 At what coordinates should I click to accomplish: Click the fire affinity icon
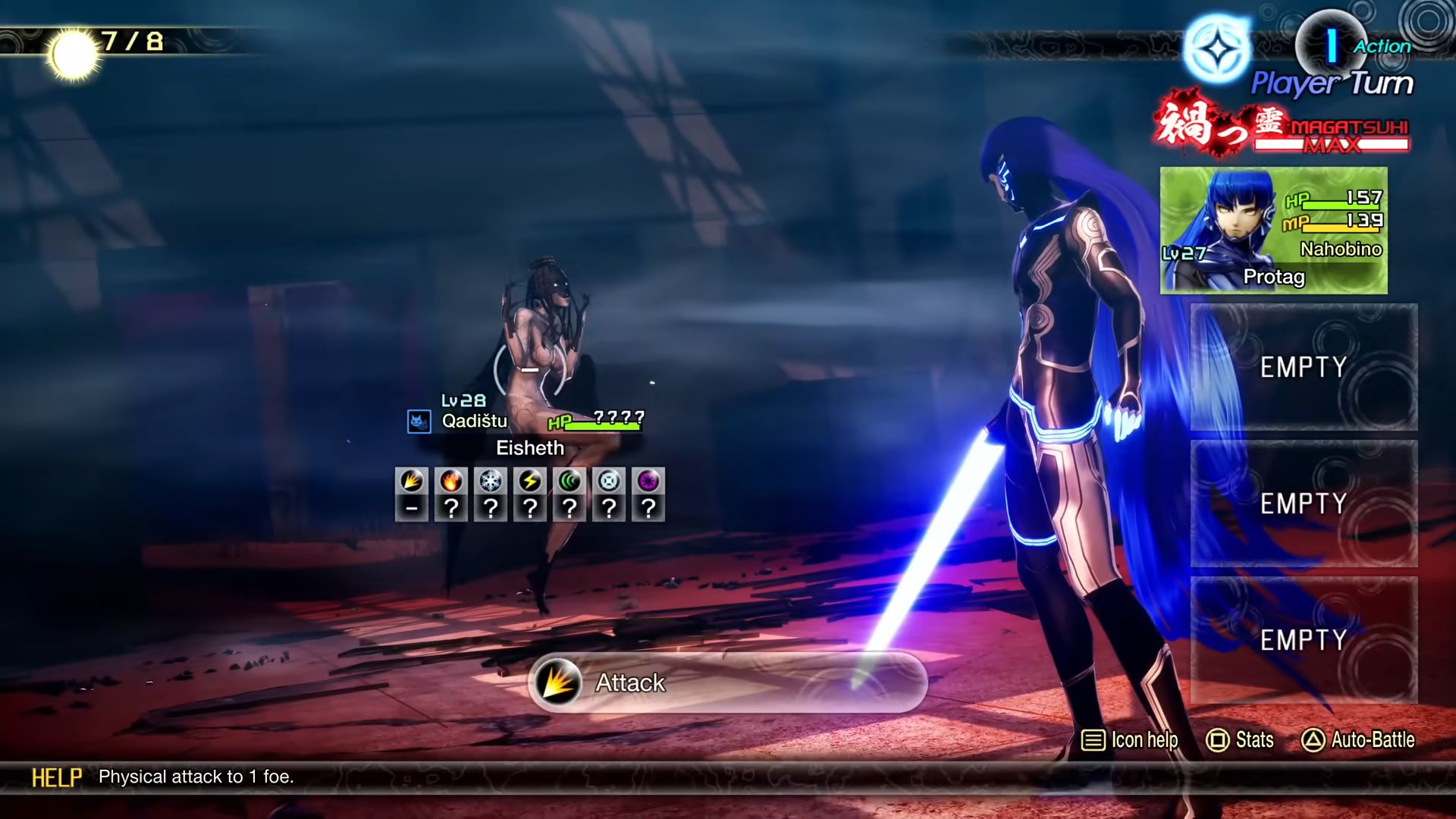(x=451, y=482)
